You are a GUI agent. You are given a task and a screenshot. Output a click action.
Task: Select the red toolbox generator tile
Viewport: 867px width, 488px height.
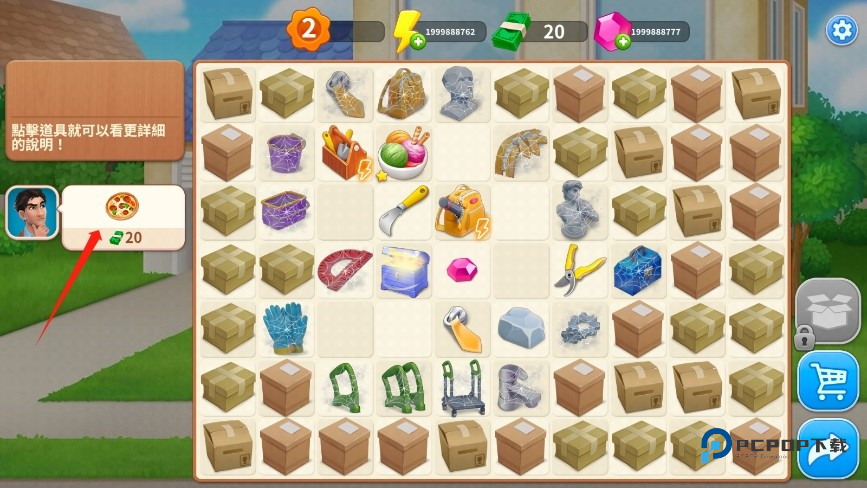point(345,152)
